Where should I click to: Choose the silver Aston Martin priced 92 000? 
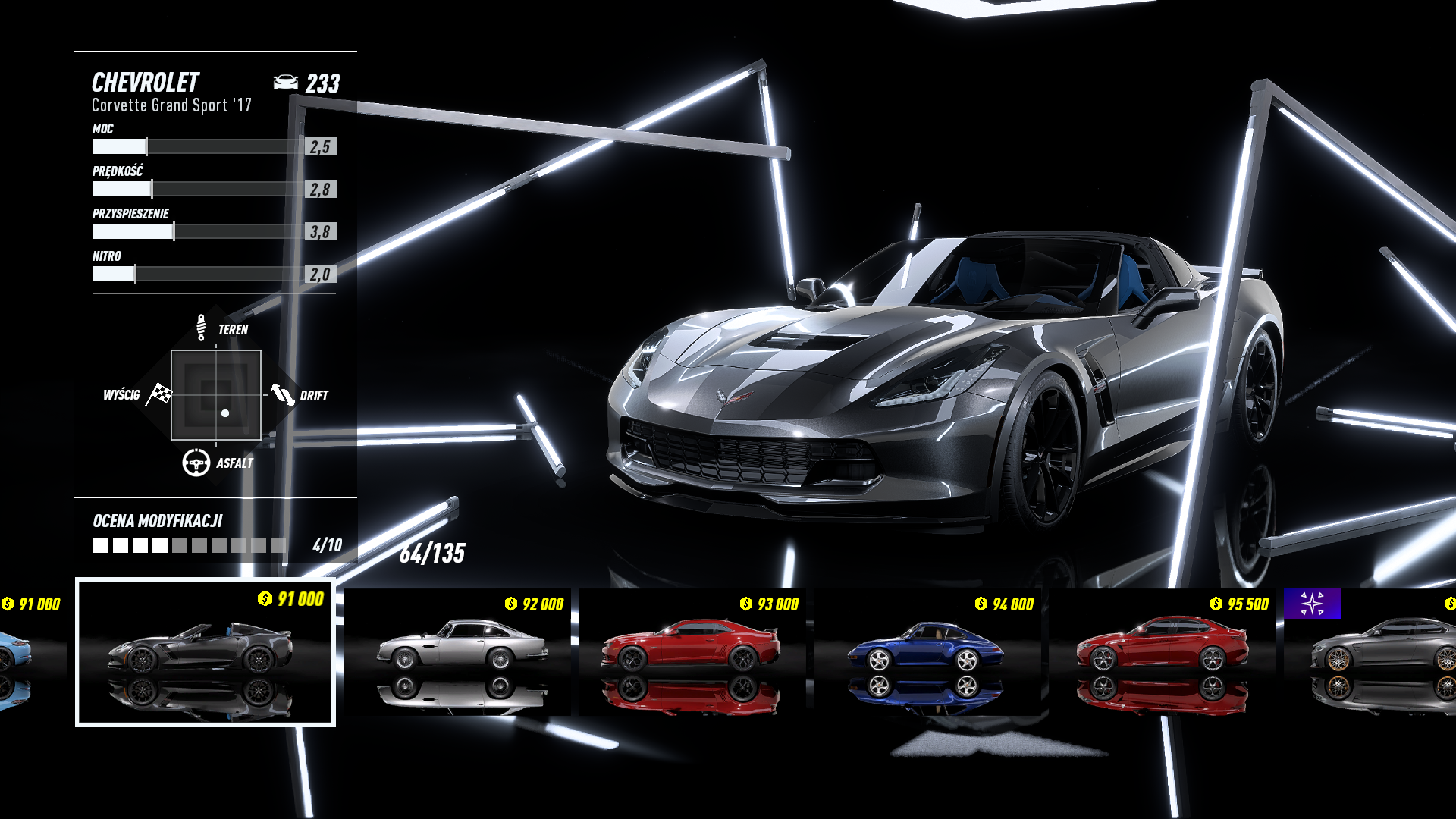[x=458, y=652]
